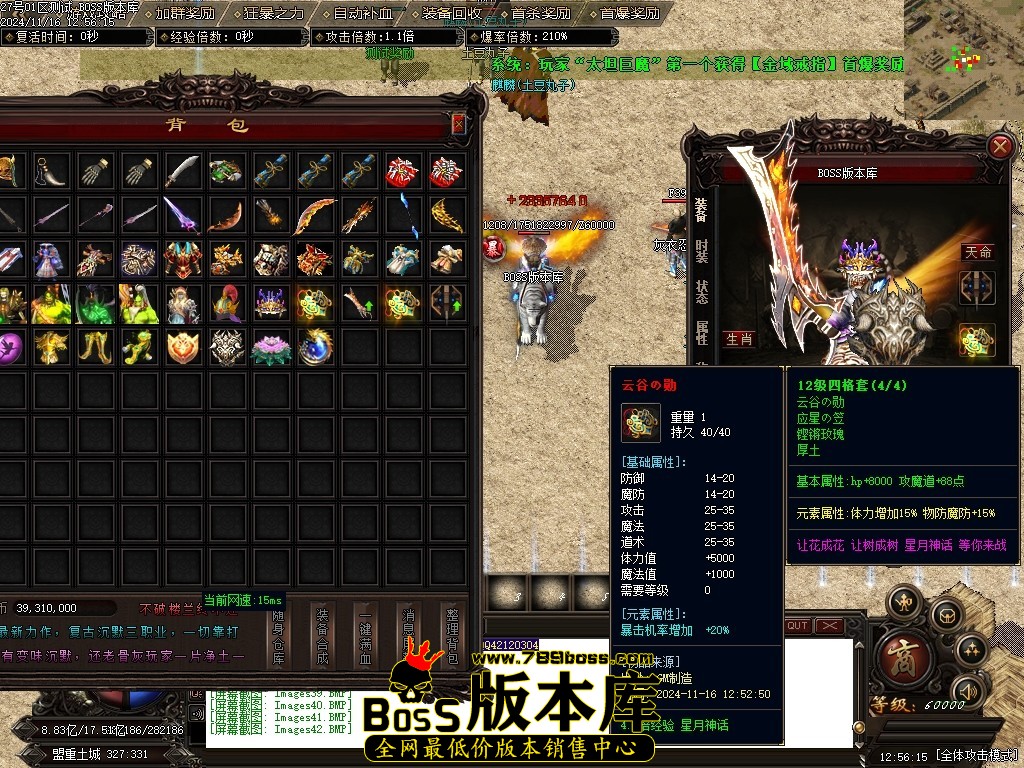Close the 背包 backpack window
1024x768 pixels.
coord(458,124)
